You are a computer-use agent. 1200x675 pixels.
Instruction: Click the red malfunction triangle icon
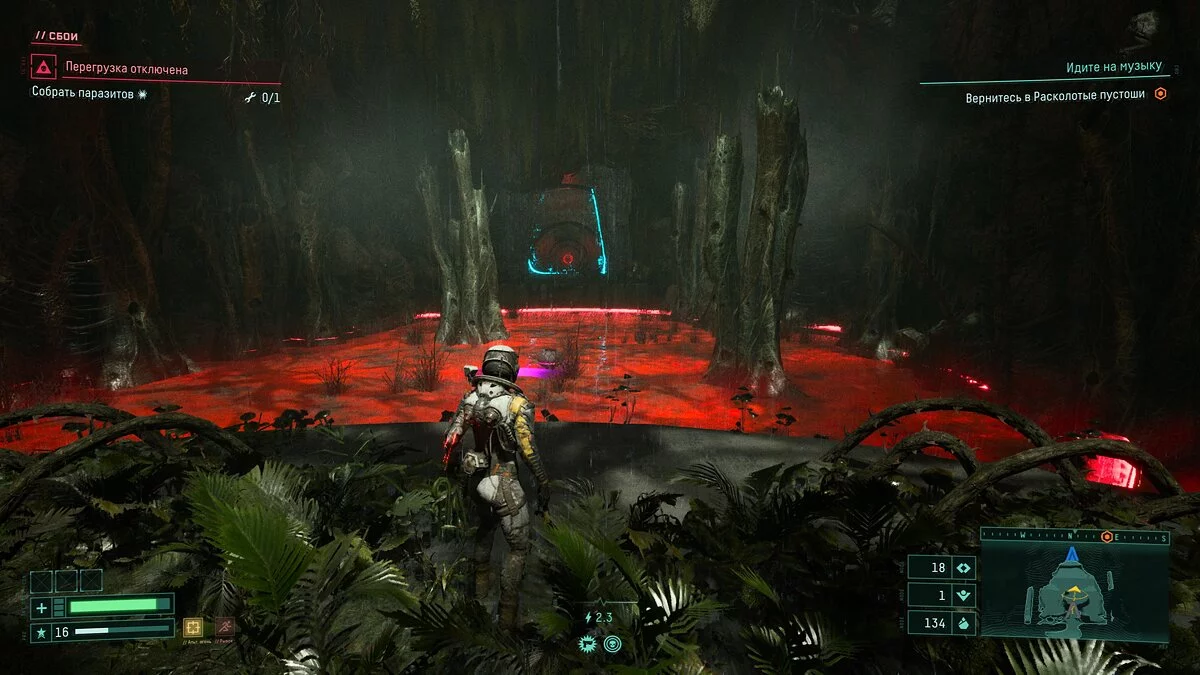point(43,68)
